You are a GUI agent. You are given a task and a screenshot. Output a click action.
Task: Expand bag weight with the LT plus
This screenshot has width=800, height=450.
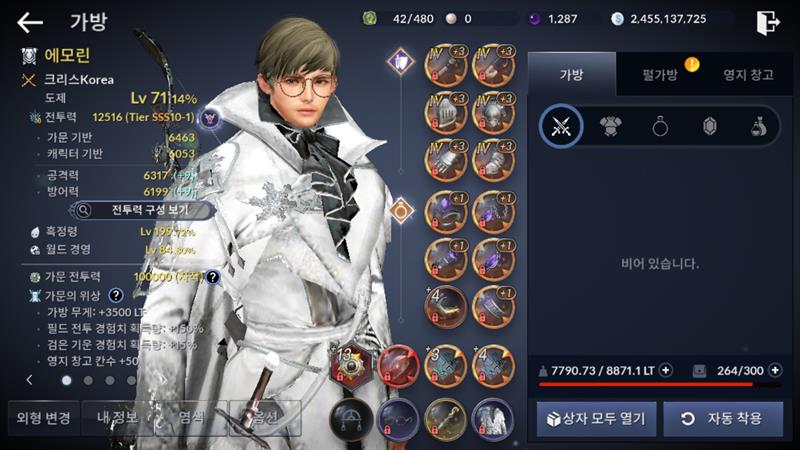tap(666, 370)
